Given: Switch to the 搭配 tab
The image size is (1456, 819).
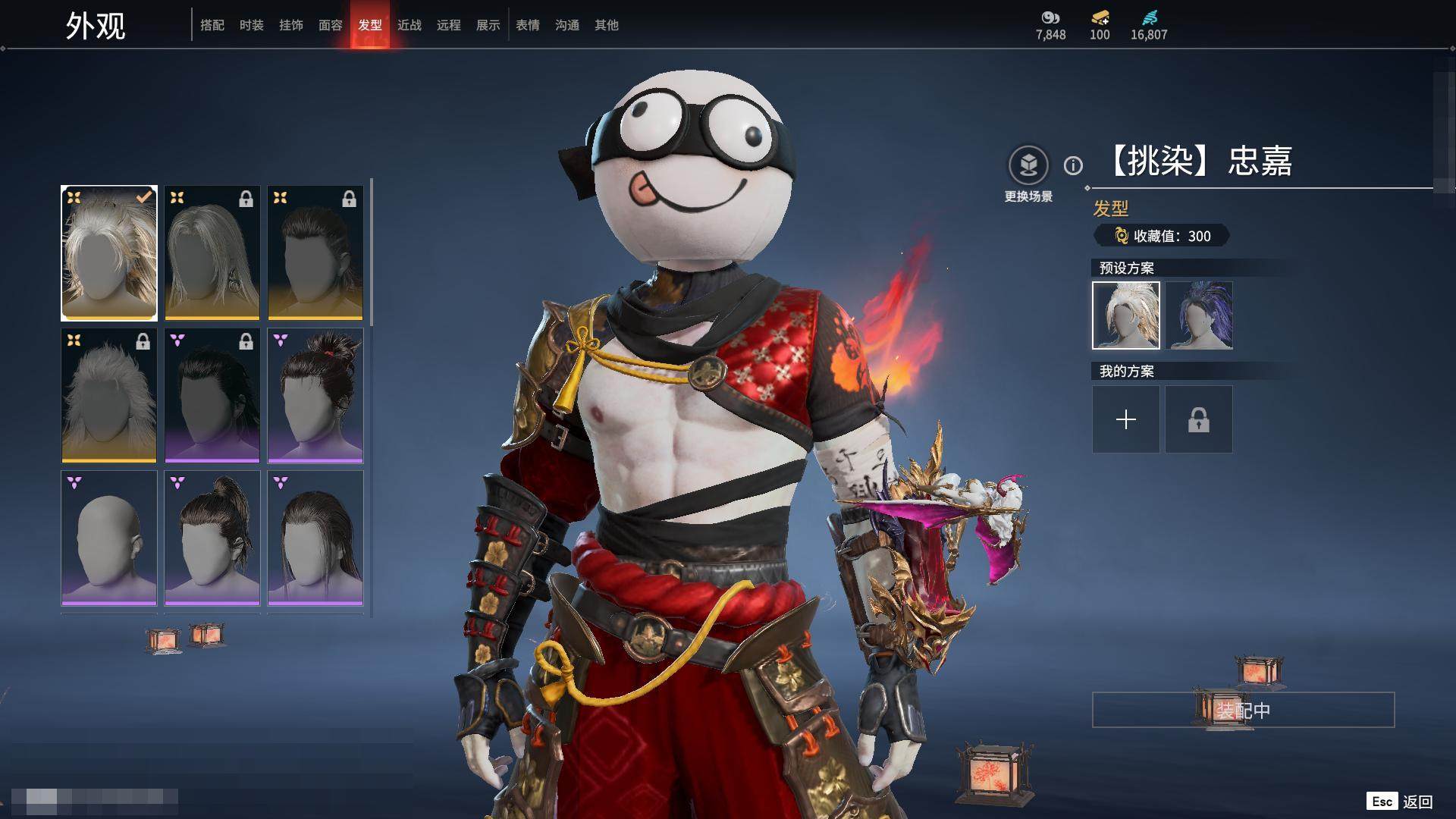Looking at the screenshot, I should pyautogui.click(x=212, y=25).
